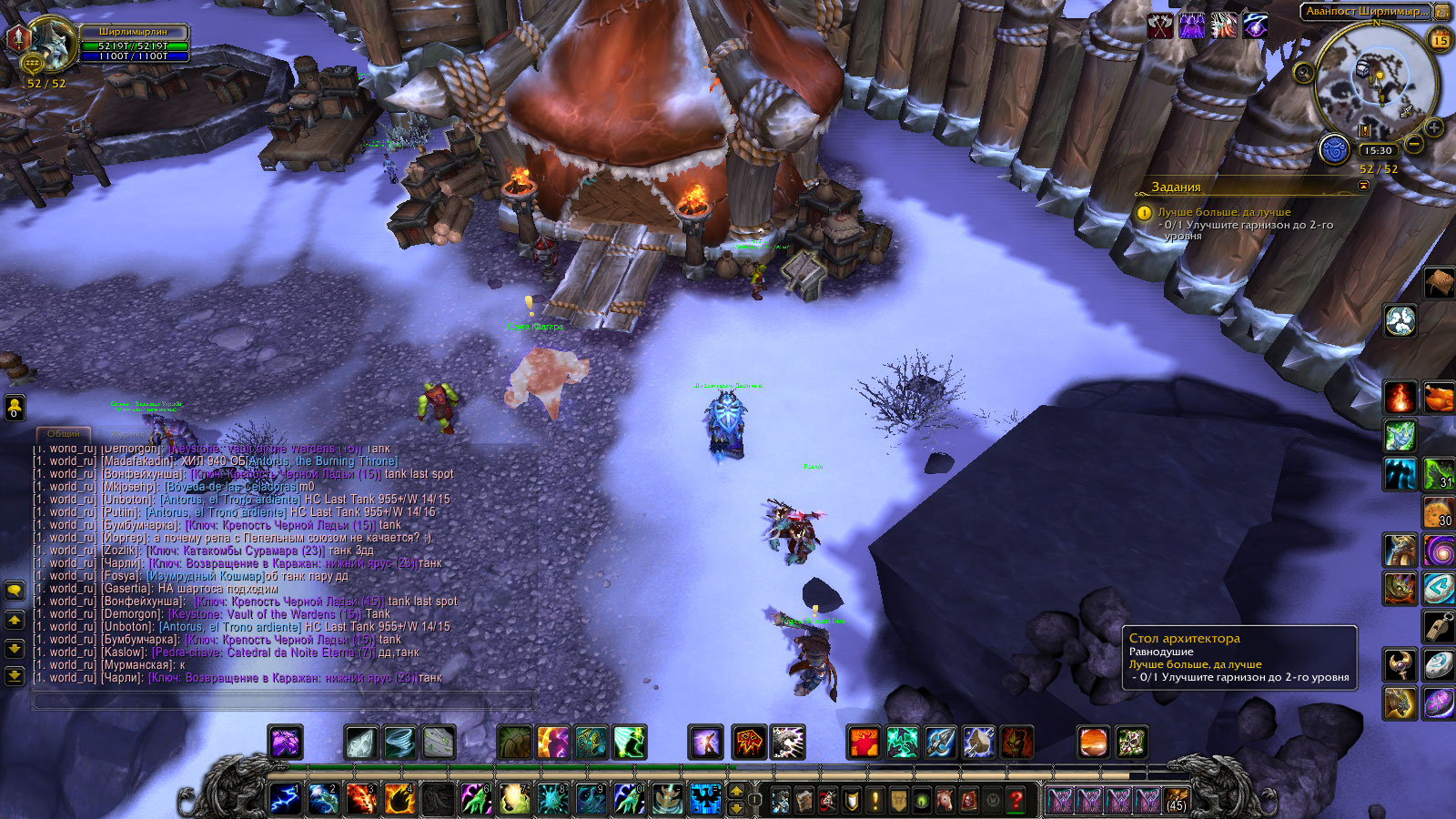Page the action bar up with arrow
This screenshot has height=819, width=1456.
click(737, 791)
